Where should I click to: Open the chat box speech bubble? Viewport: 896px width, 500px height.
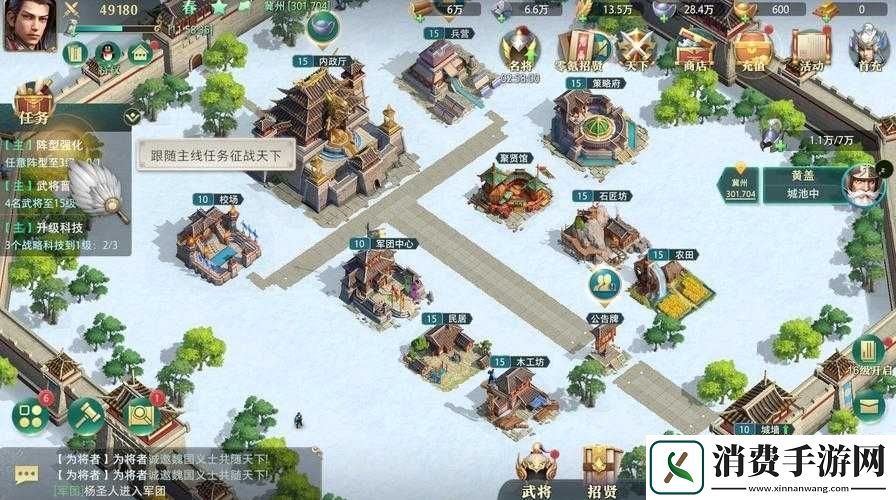point(26,474)
